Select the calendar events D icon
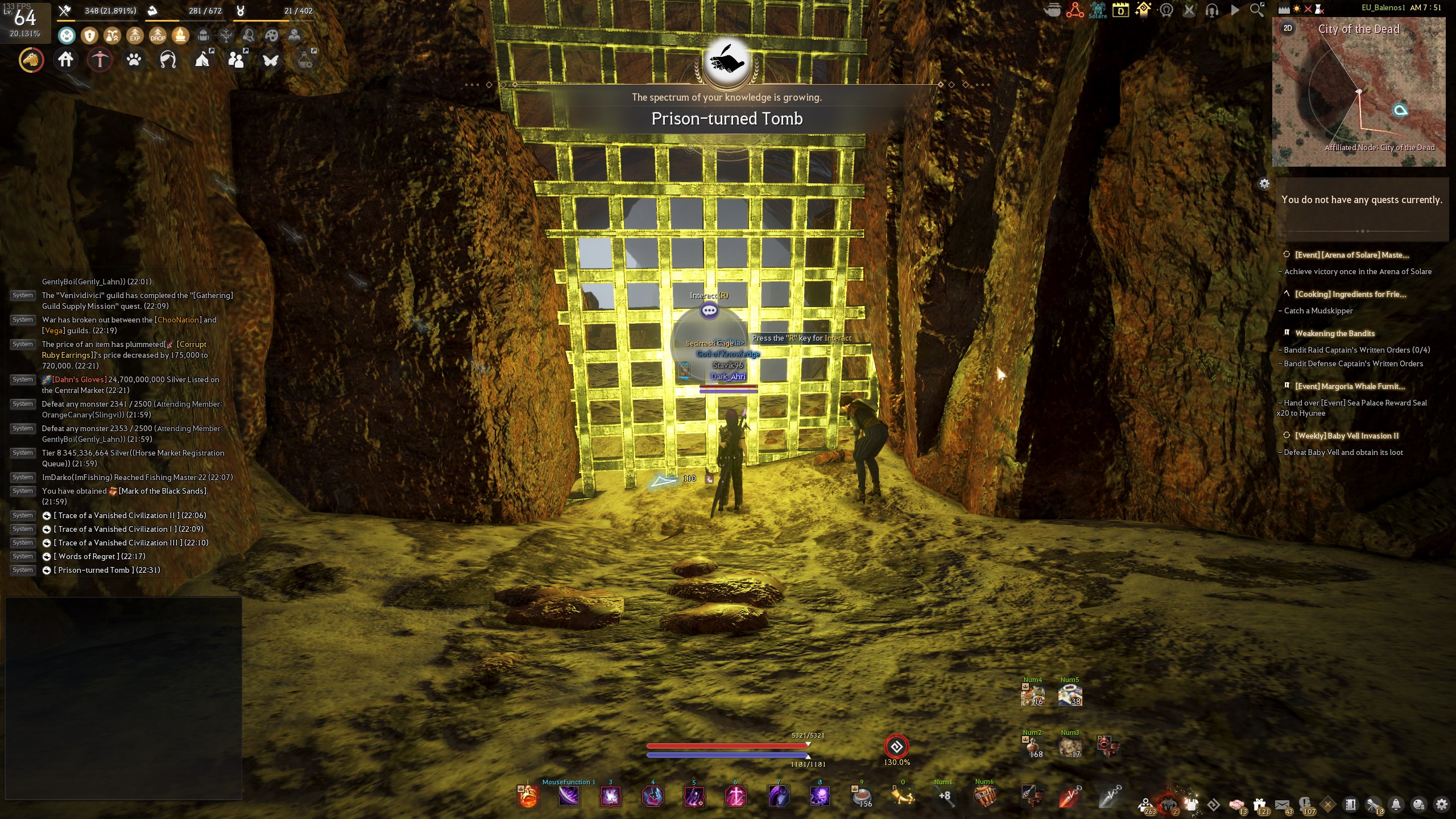This screenshot has width=1456, height=819. coord(1120,10)
